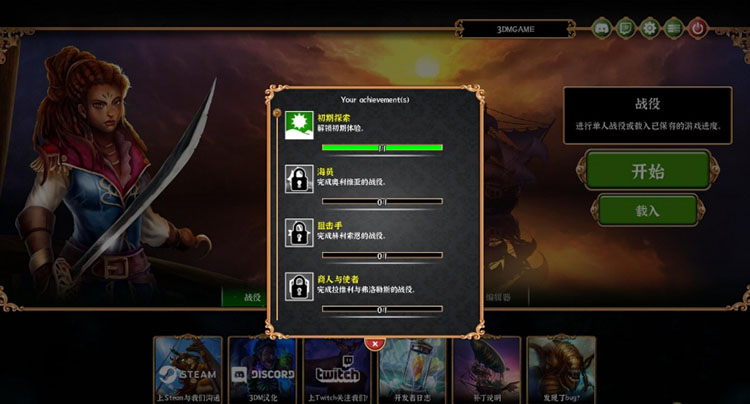Open Discord from the top bar icon

pos(602,28)
